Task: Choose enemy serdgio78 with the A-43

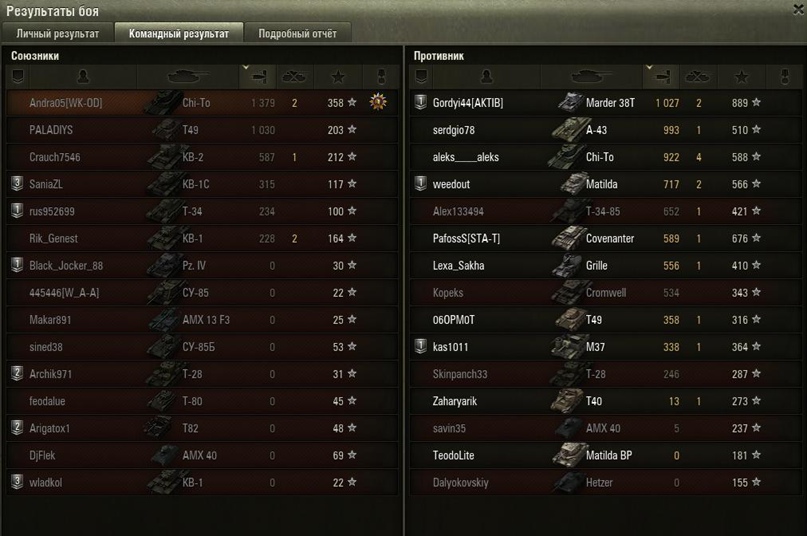Action: pyautogui.click(x=454, y=130)
